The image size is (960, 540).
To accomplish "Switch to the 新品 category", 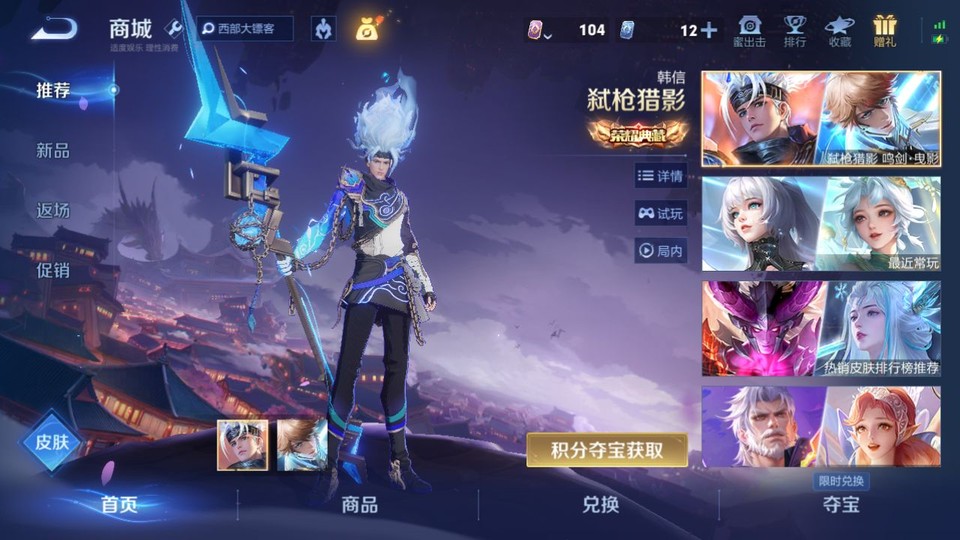I will (x=53, y=151).
